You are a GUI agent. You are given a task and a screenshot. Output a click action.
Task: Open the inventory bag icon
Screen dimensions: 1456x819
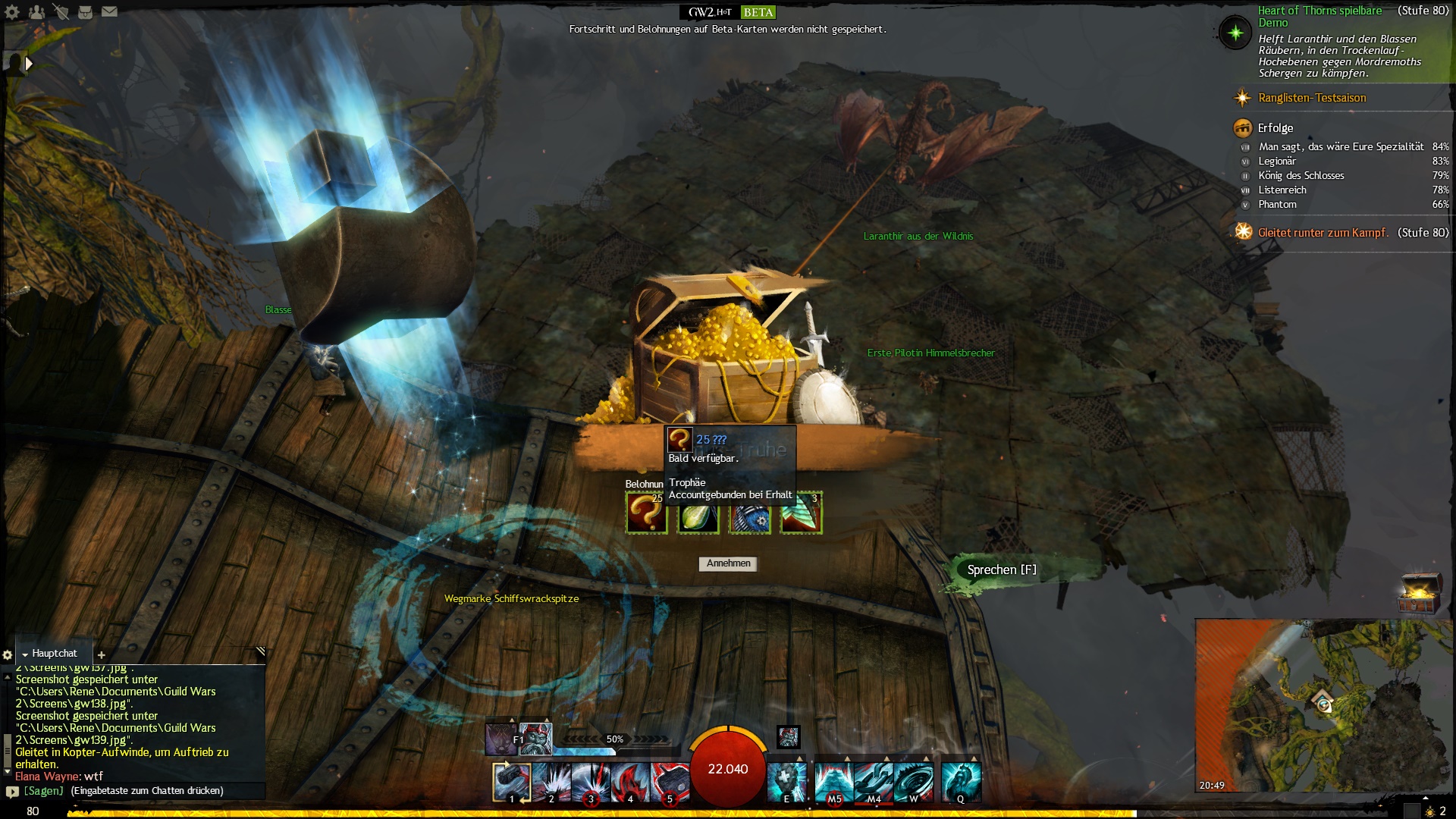(85, 12)
